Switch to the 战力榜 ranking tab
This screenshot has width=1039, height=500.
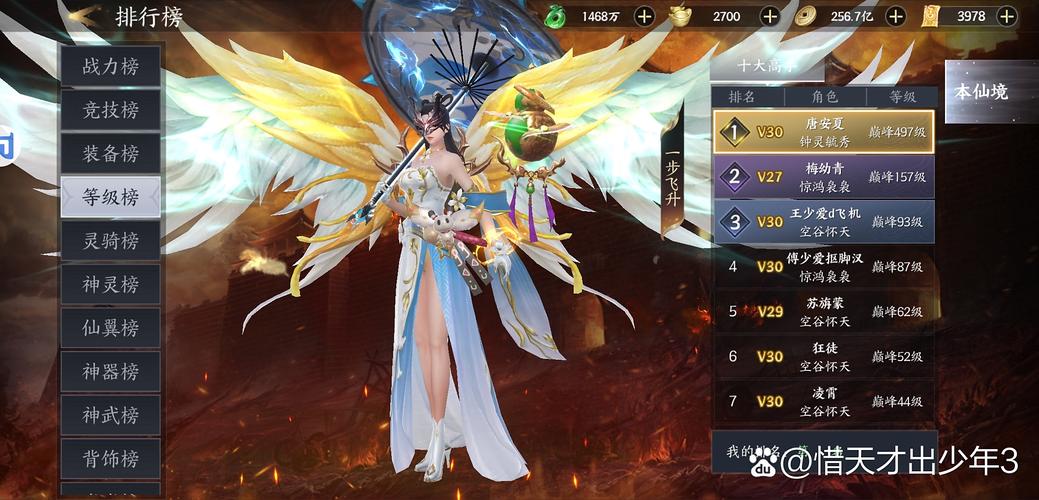click(x=110, y=67)
